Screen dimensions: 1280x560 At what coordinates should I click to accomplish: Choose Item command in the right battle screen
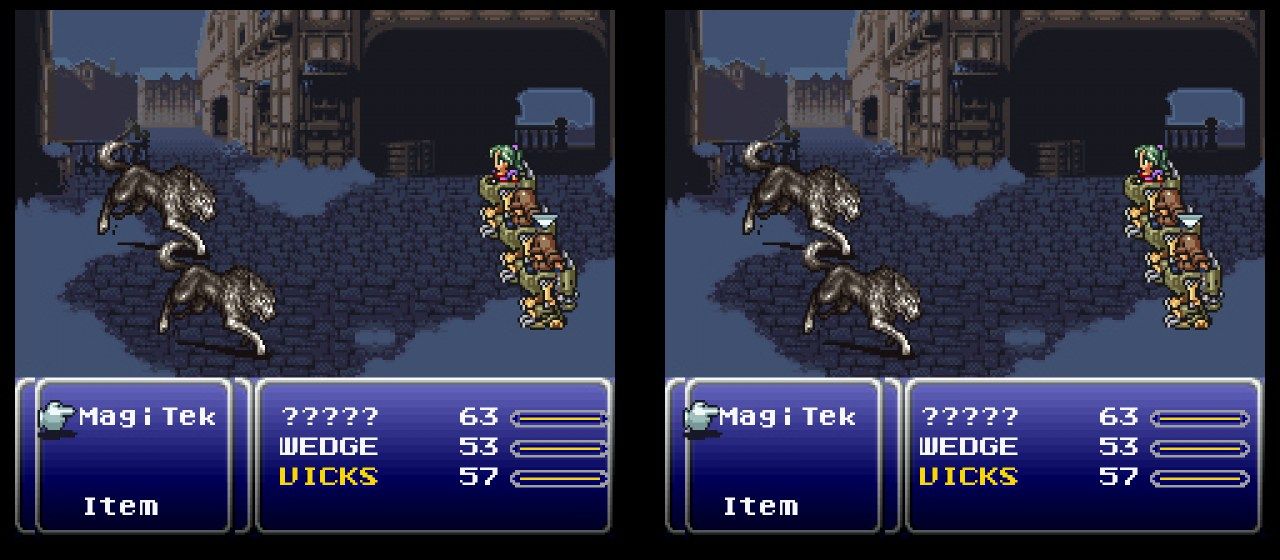click(760, 506)
